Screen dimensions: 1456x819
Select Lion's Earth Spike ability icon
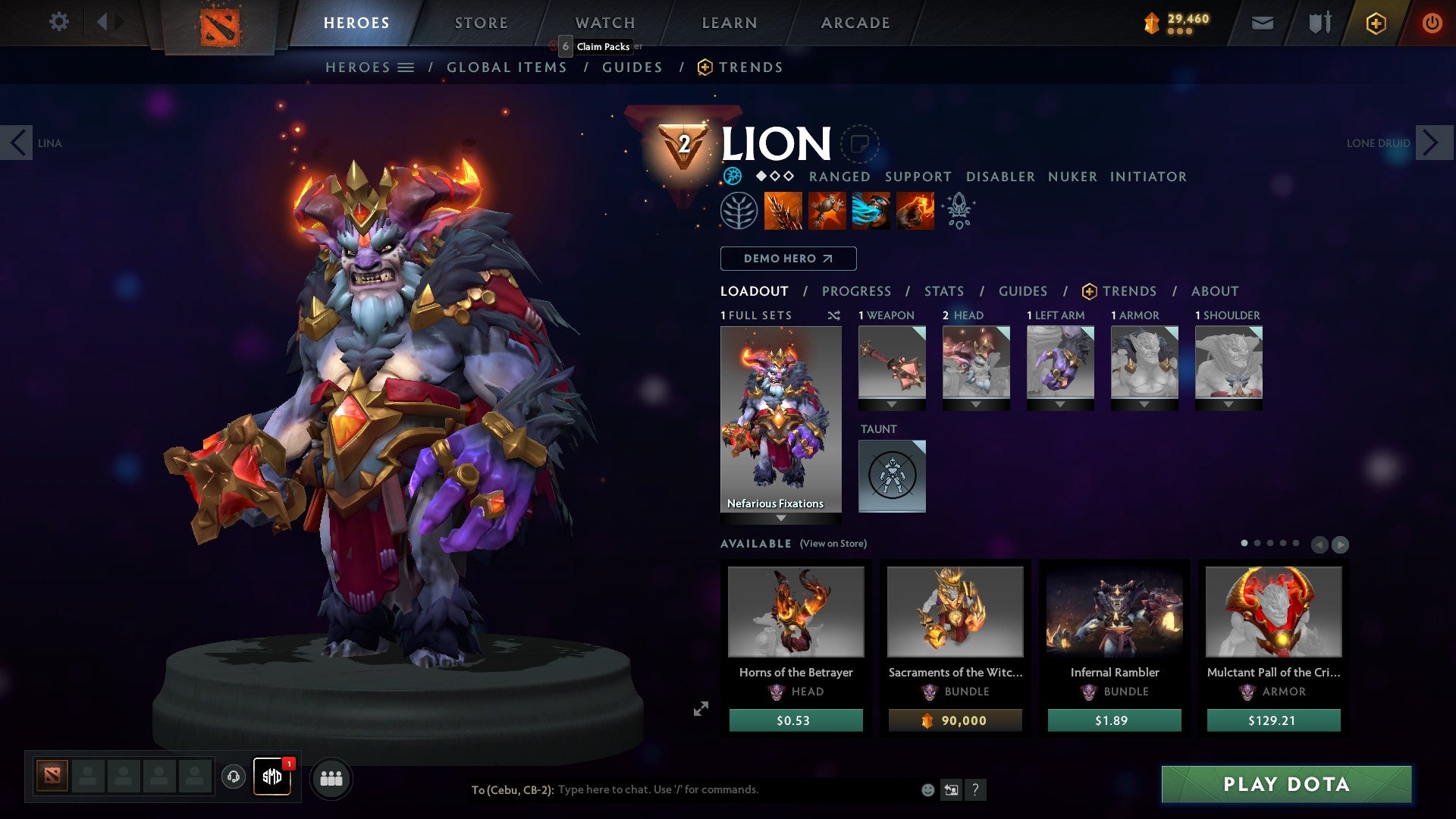point(783,211)
